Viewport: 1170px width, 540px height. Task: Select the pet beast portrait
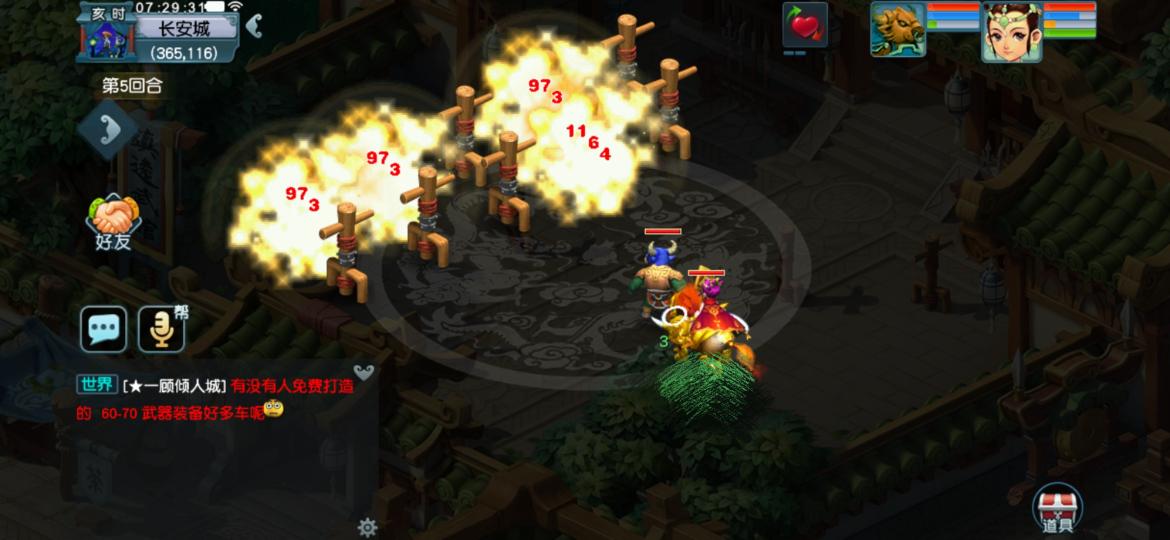pyautogui.click(x=897, y=29)
